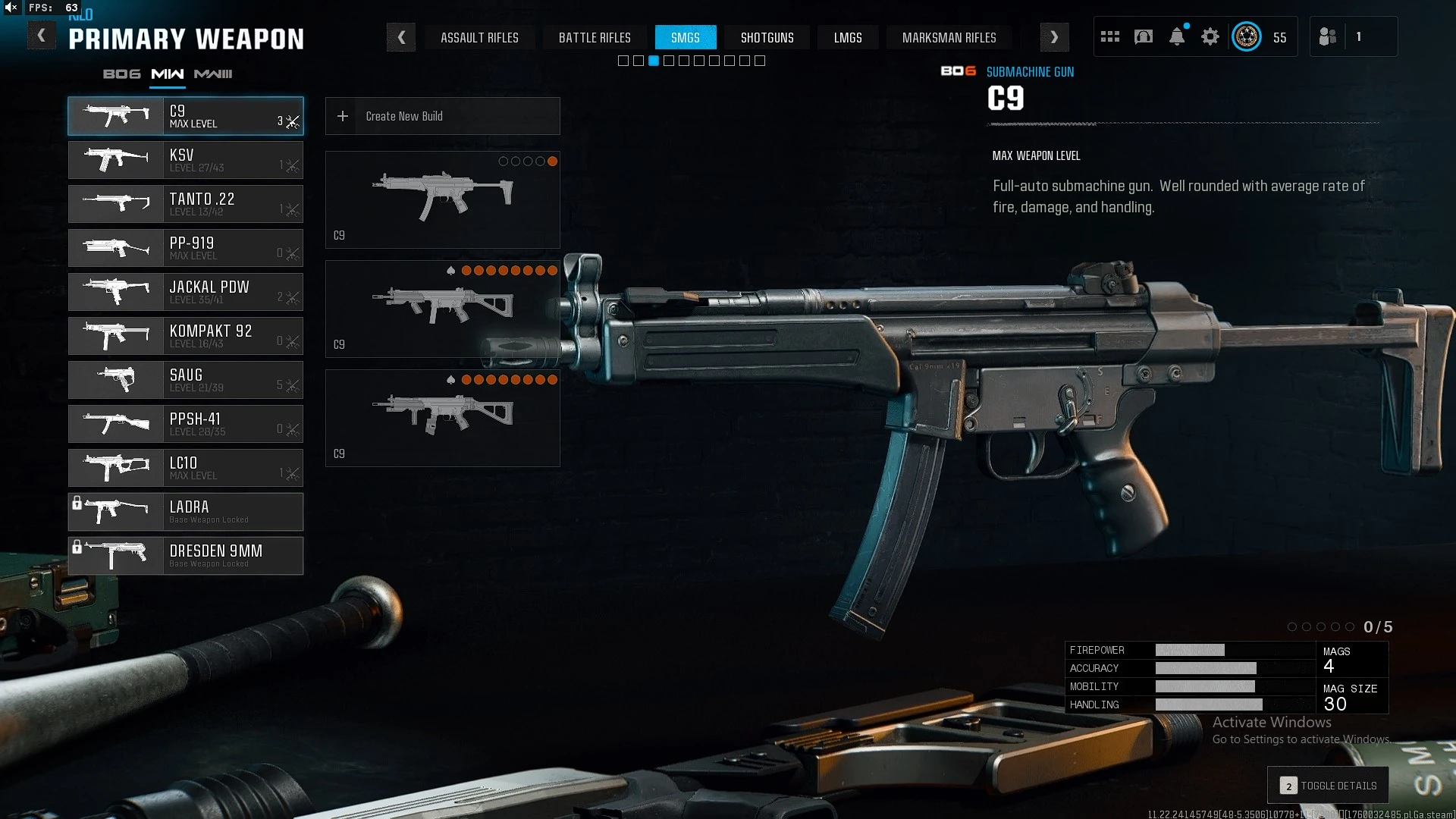Image resolution: width=1456 pixels, height=819 pixels.
Task: Show the Marksman Rifles category
Action: click(949, 37)
